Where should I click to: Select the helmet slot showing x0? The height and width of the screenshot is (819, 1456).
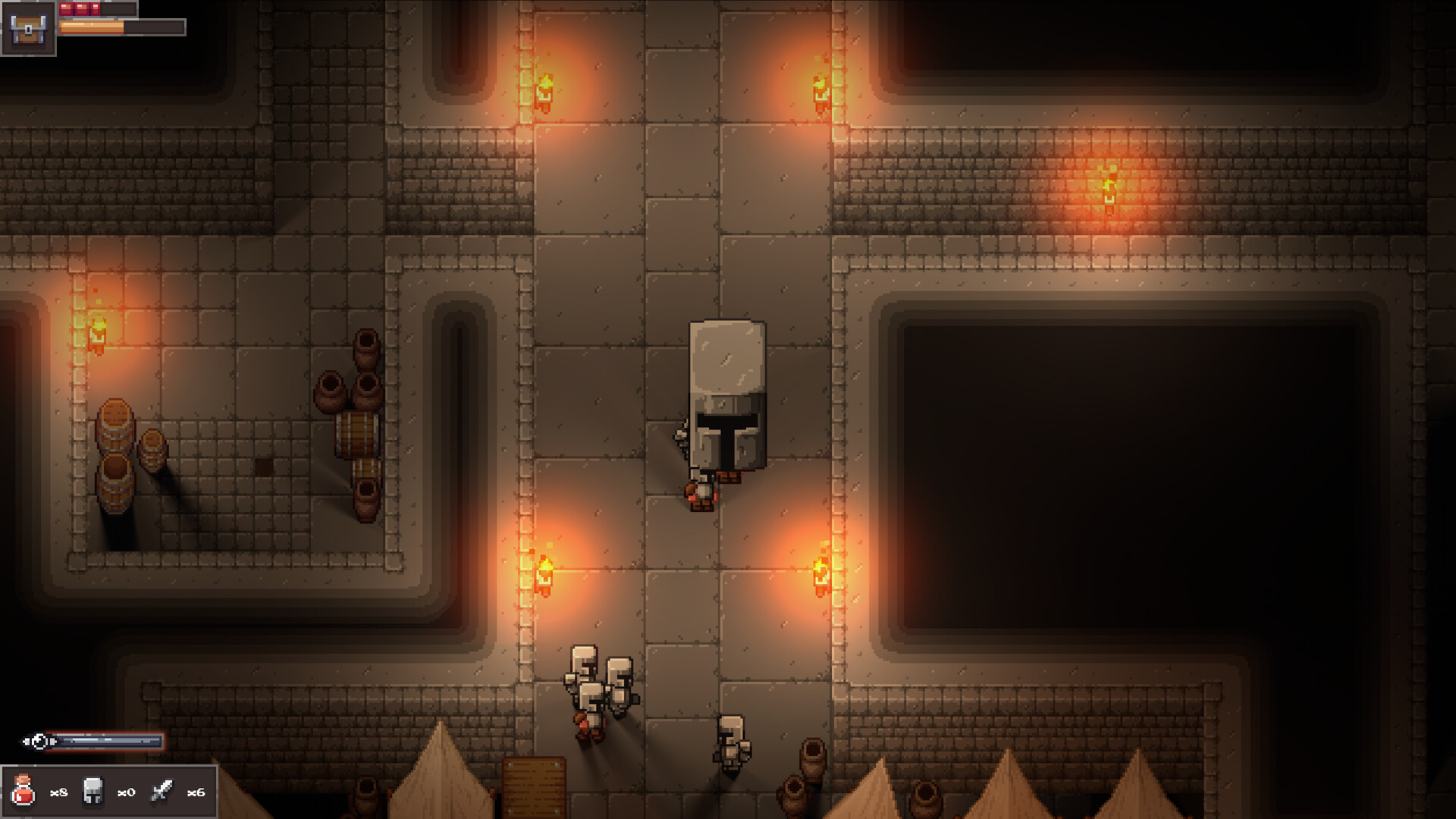tap(93, 792)
